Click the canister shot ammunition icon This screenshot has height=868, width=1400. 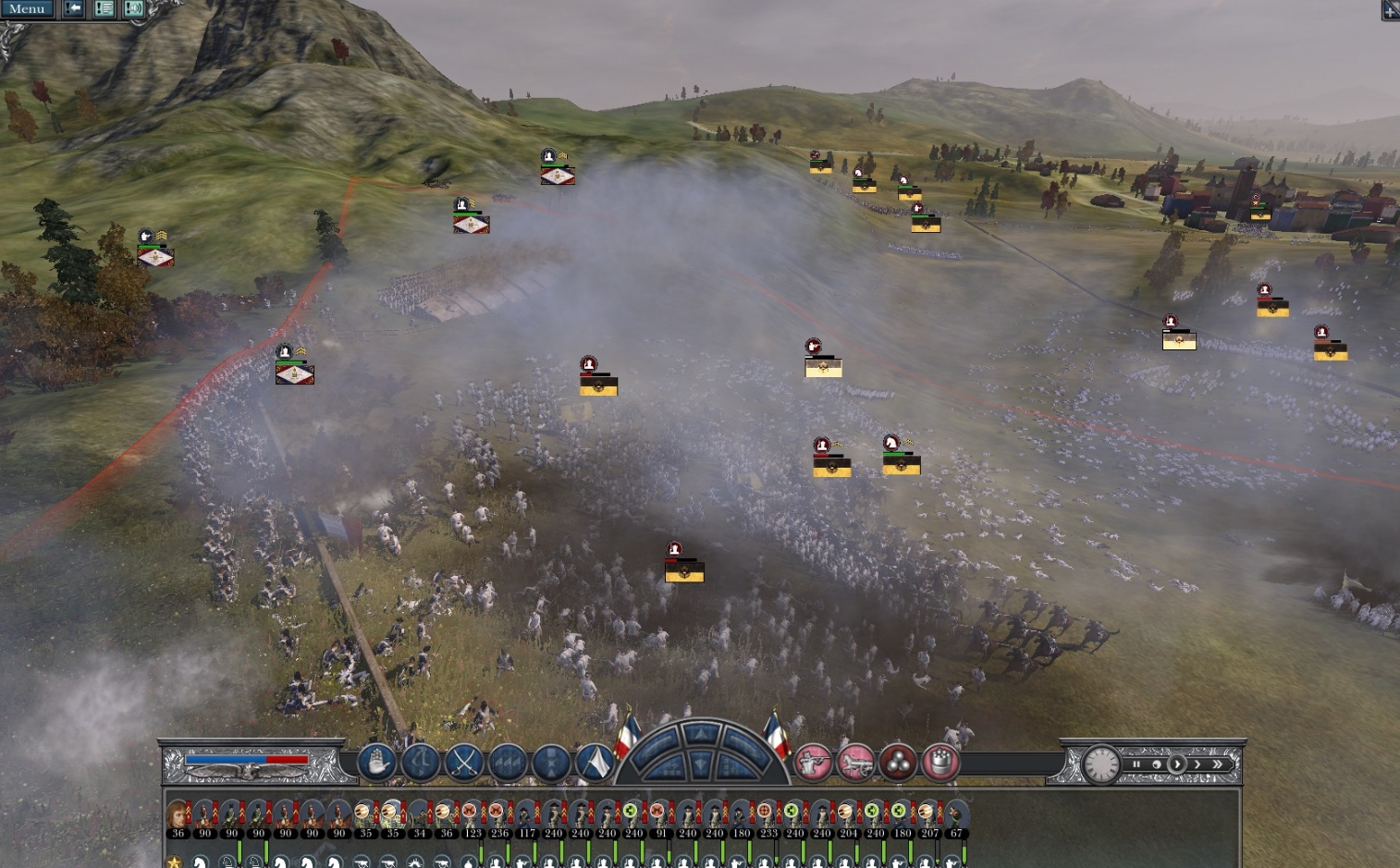pyautogui.click(x=942, y=764)
